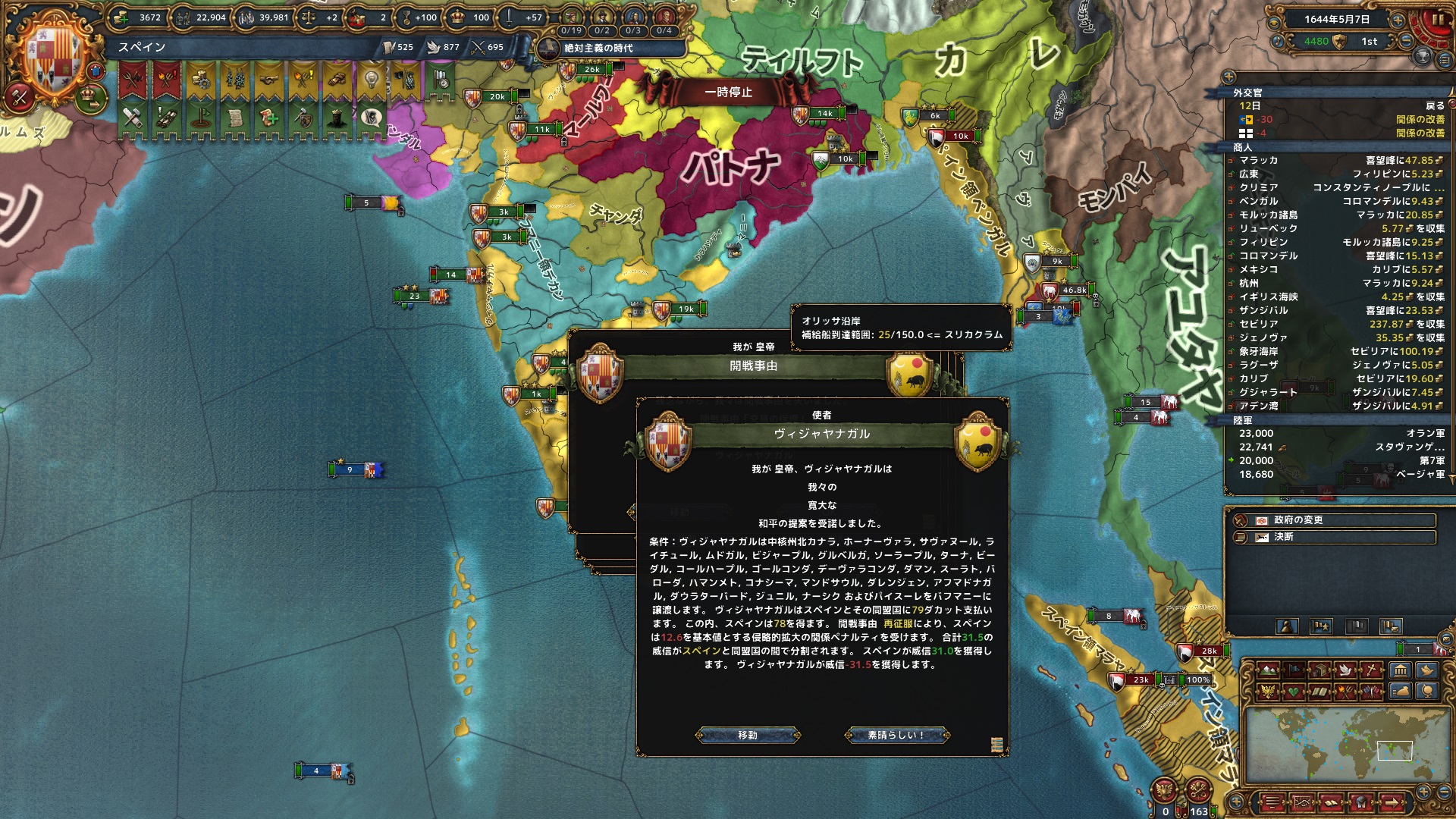The height and width of the screenshot is (819, 1456).
Task: Open the 絶対主義の時代 age panel
Action: (599, 48)
